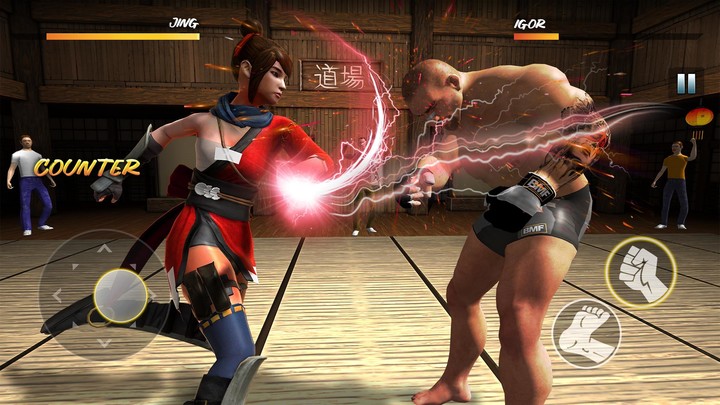Tap the foot kick attack button
Screen dimensions: 720x405
click(587, 333)
